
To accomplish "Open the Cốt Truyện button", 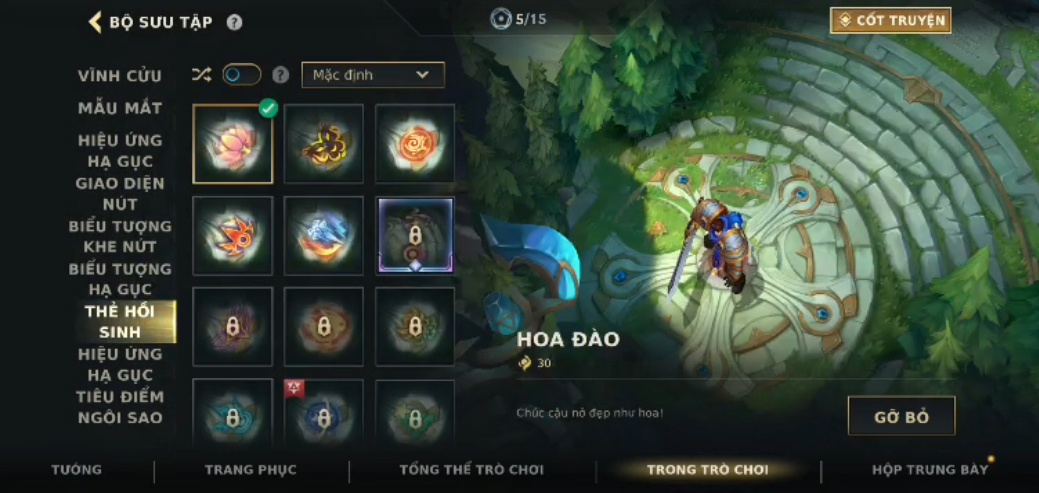I will 890,20.
